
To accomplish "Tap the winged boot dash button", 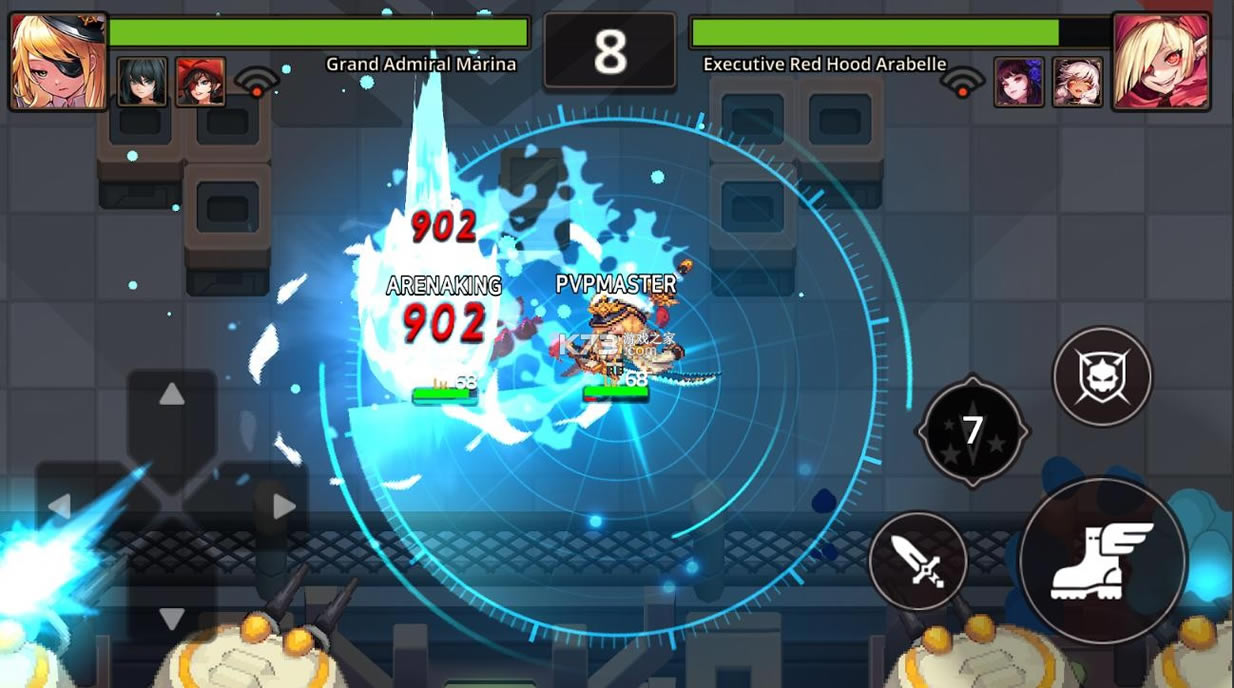I will tap(1102, 560).
